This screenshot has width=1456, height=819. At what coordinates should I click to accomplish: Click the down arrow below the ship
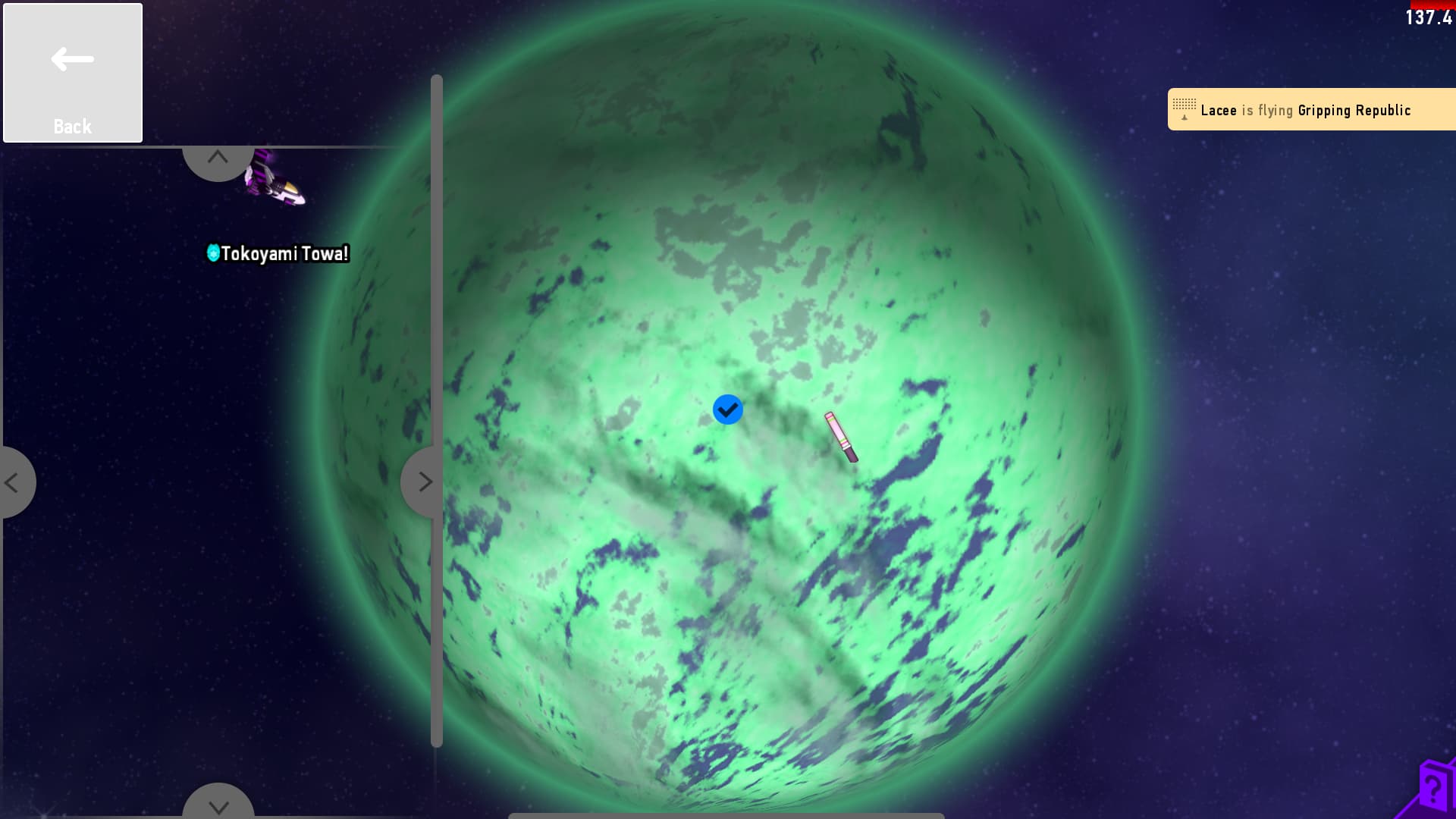pyautogui.click(x=218, y=804)
